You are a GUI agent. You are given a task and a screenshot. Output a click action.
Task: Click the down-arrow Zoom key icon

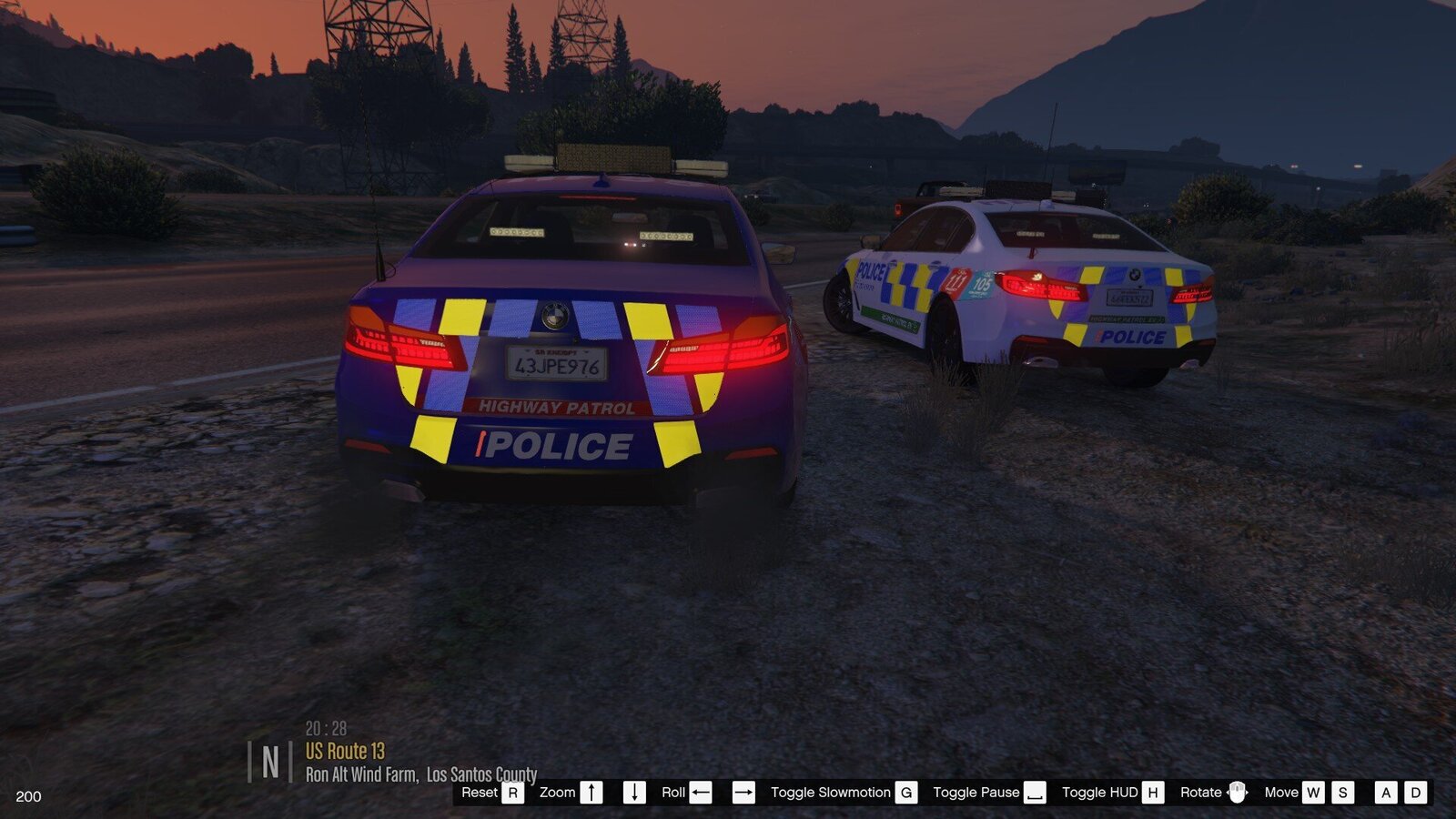pyautogui.click(x=634, y=793)
